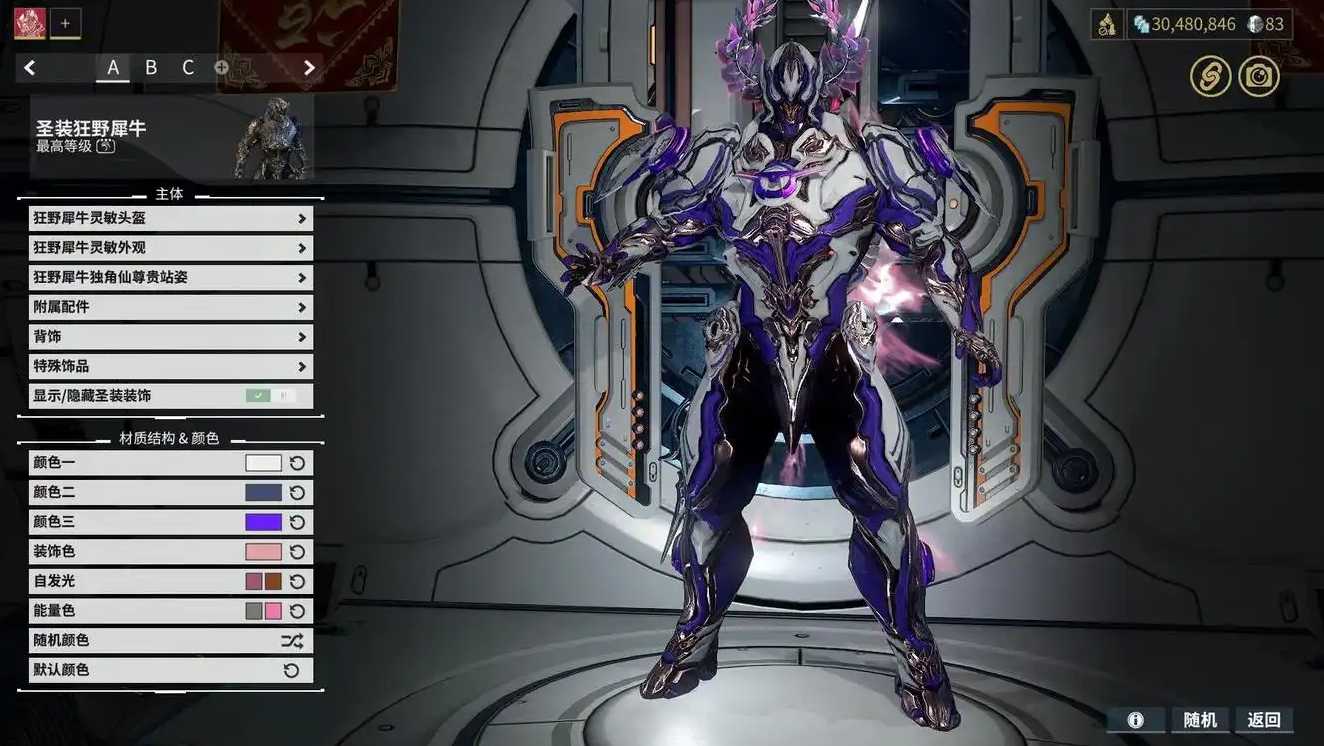
Task: Restore 默认颜色 default colors
Action: [170, 670]
